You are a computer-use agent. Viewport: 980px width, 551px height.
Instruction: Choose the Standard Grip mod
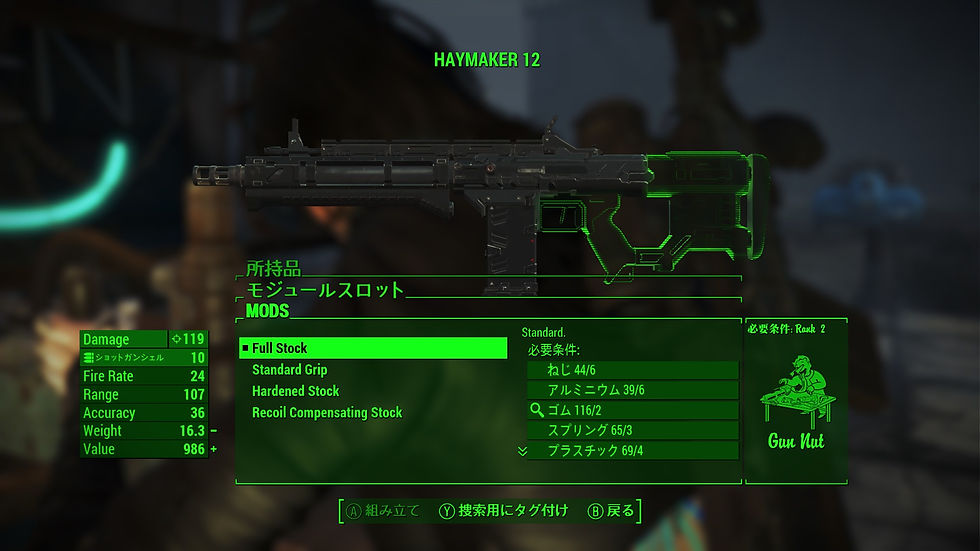pyautogui.click(x=290, y=370)
